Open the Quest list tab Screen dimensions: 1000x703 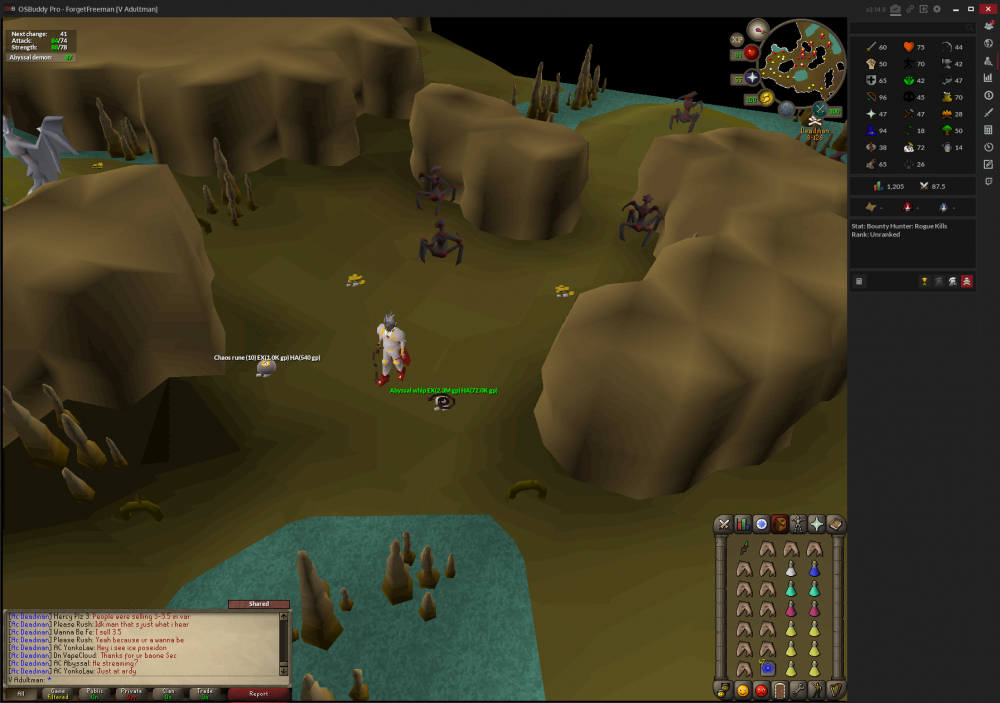(761, 524)
